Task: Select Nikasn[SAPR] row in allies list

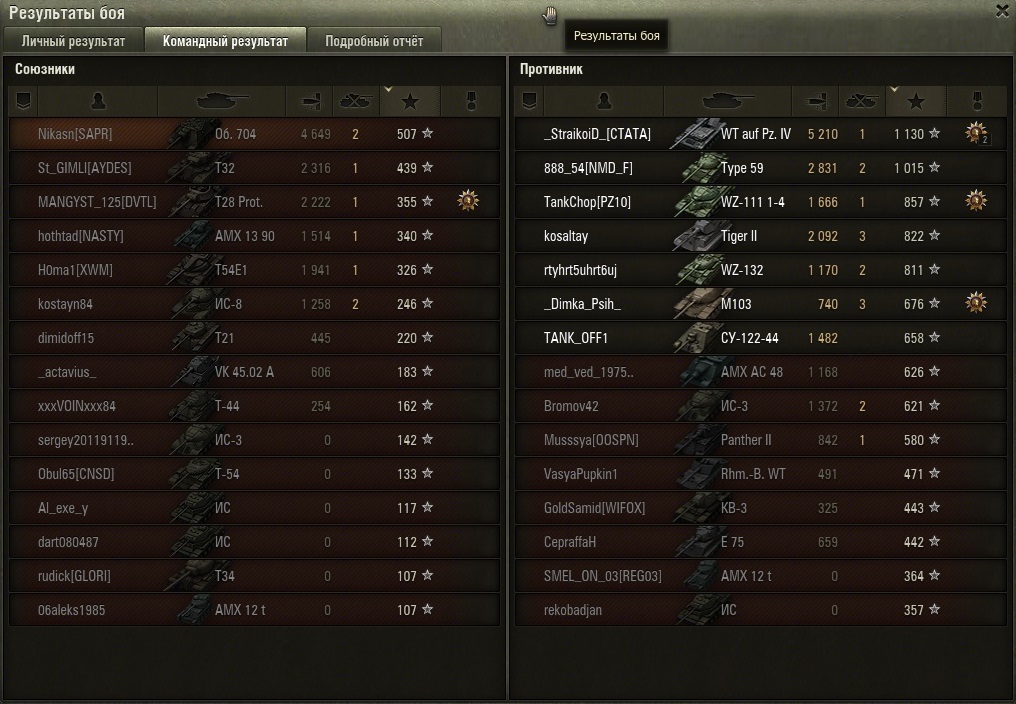Action: pyautogui.click(x=254, y=134)
